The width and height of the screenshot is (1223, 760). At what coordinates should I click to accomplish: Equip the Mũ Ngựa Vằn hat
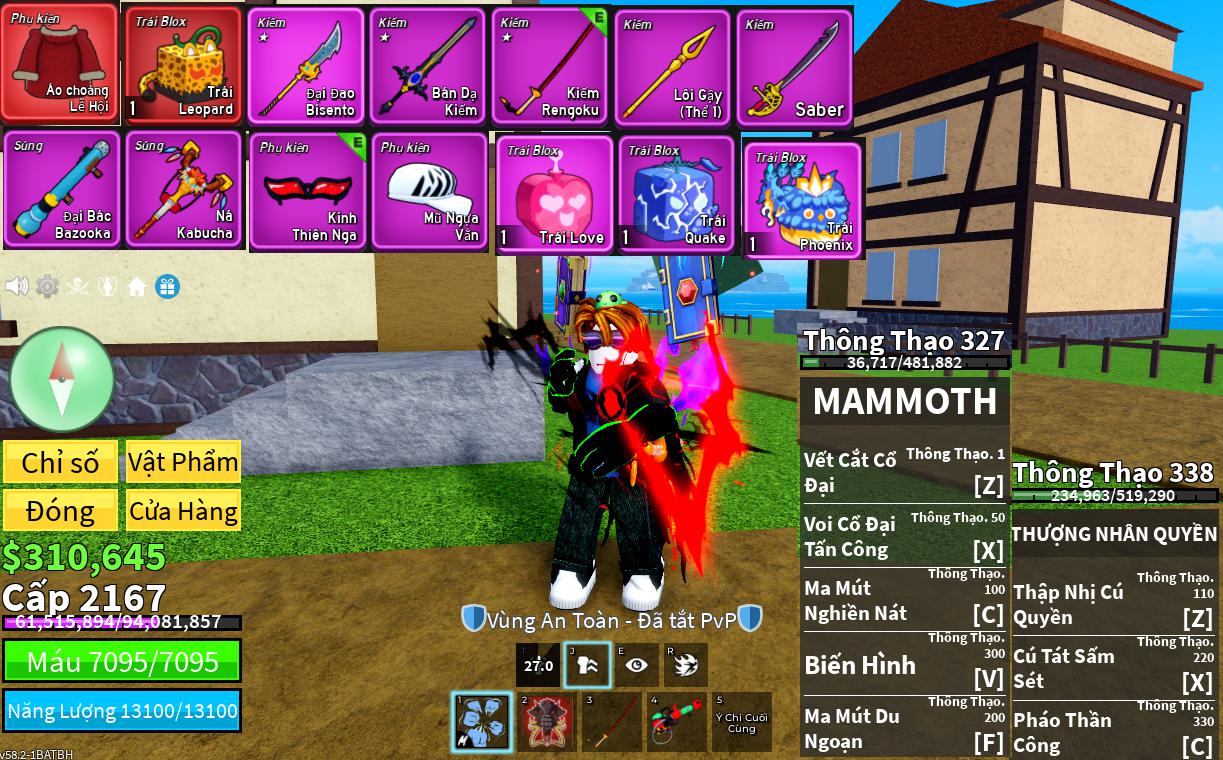(429, 190)
